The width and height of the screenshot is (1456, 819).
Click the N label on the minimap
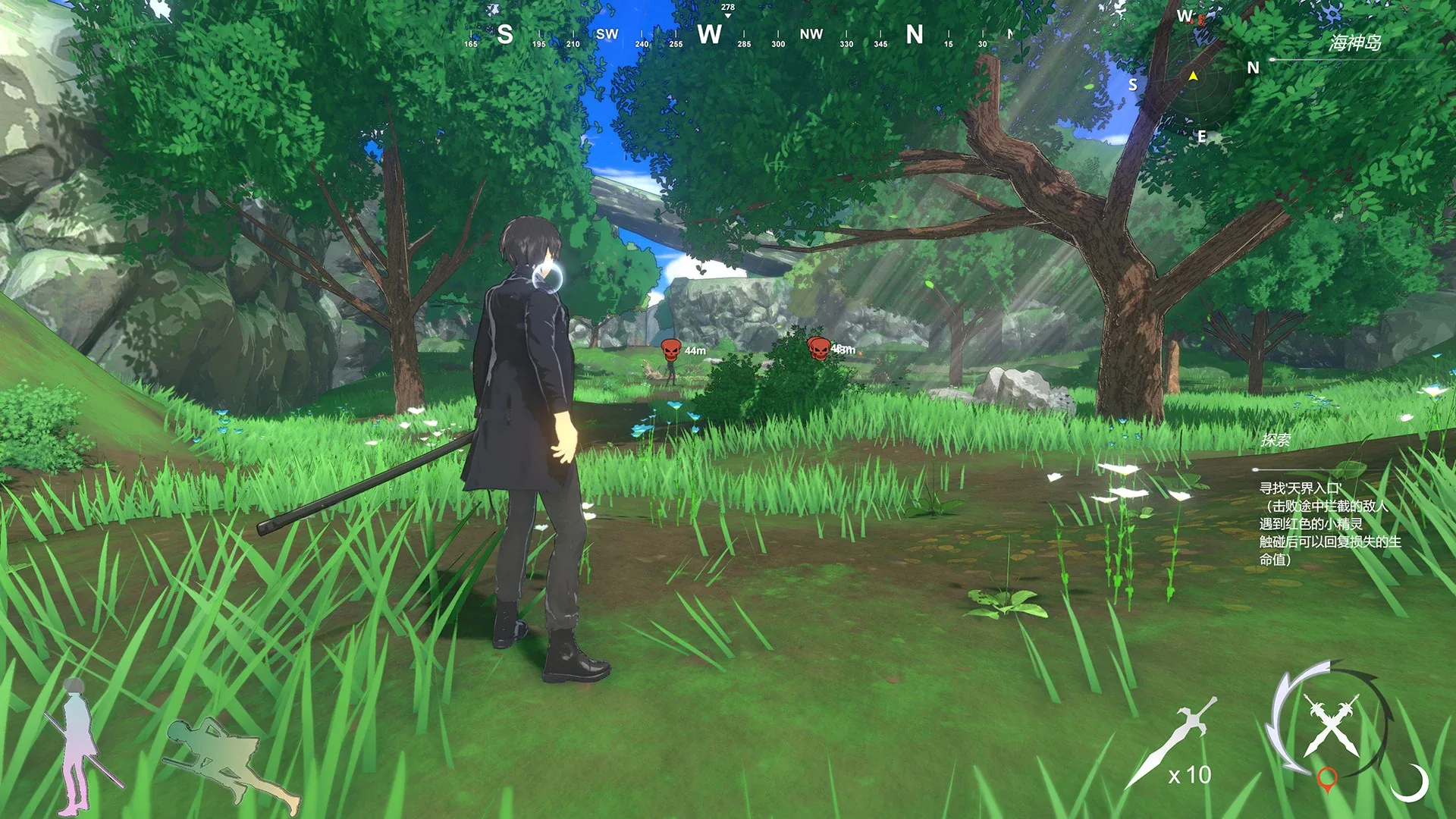pyautogui.click(x=1254, y=67)
